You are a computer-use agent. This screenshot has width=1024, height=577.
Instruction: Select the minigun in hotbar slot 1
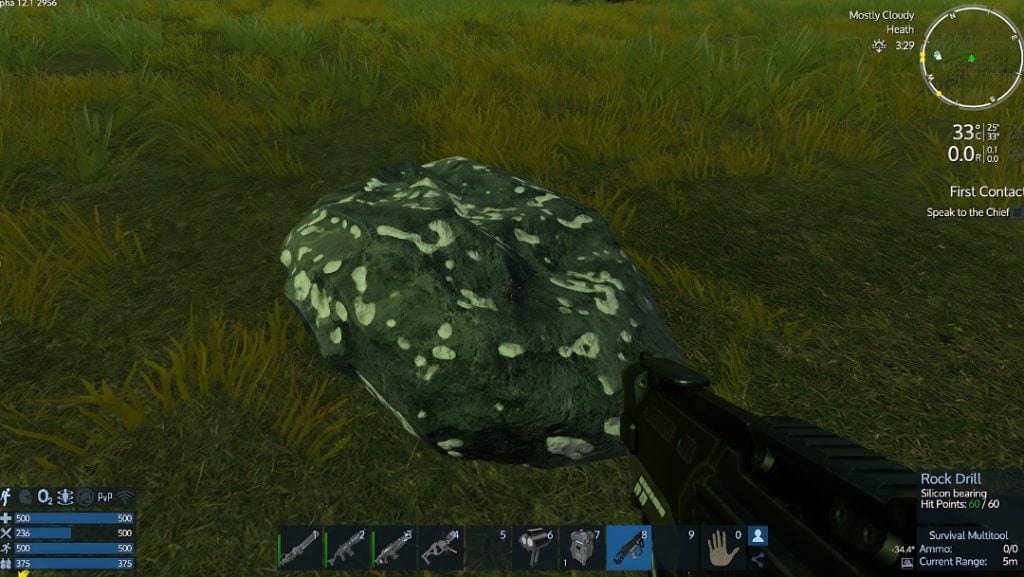click(299, 548)
